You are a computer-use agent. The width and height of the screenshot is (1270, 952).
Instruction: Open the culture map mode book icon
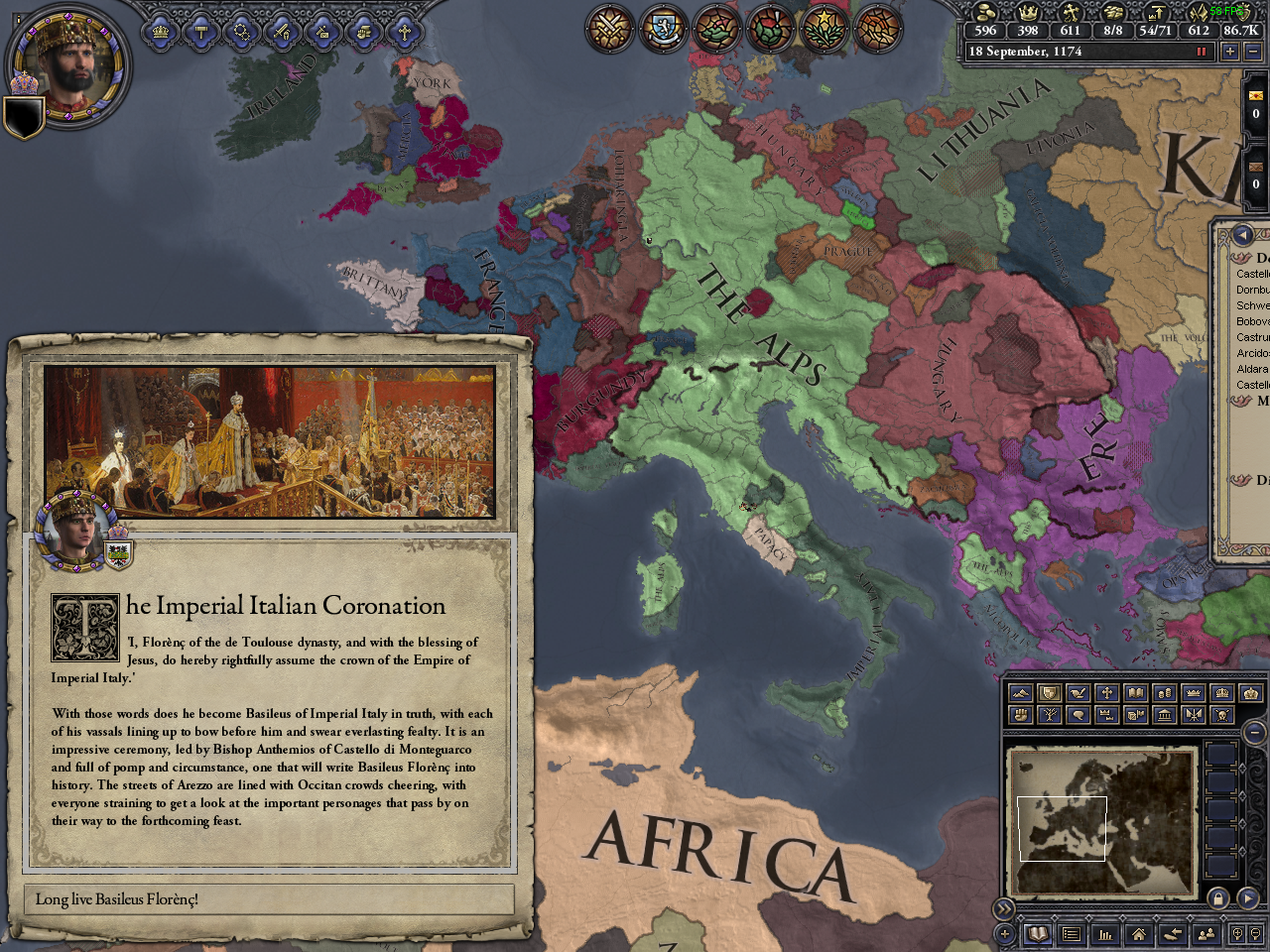1138,692
